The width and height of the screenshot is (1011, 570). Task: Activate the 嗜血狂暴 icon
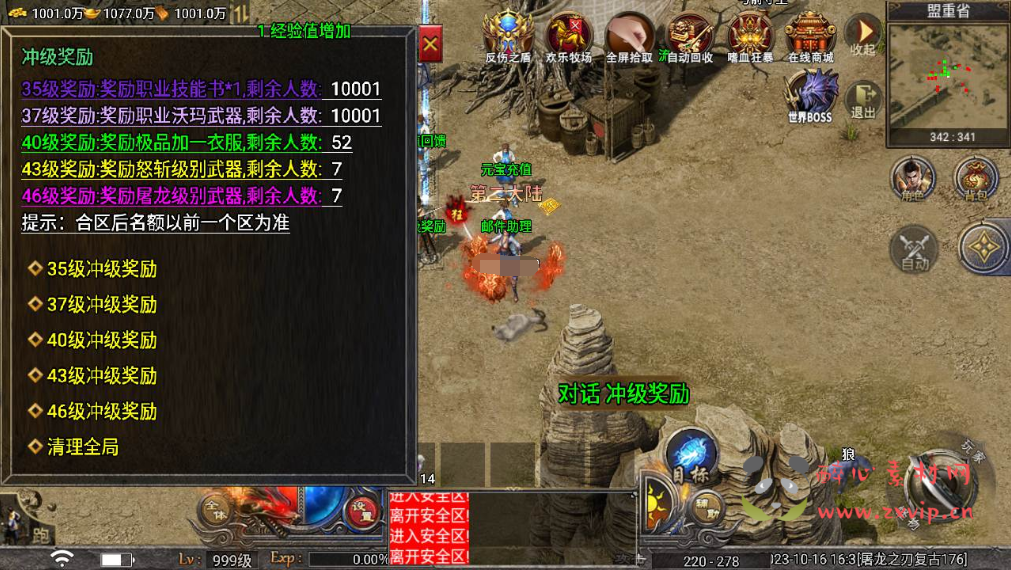750,36
